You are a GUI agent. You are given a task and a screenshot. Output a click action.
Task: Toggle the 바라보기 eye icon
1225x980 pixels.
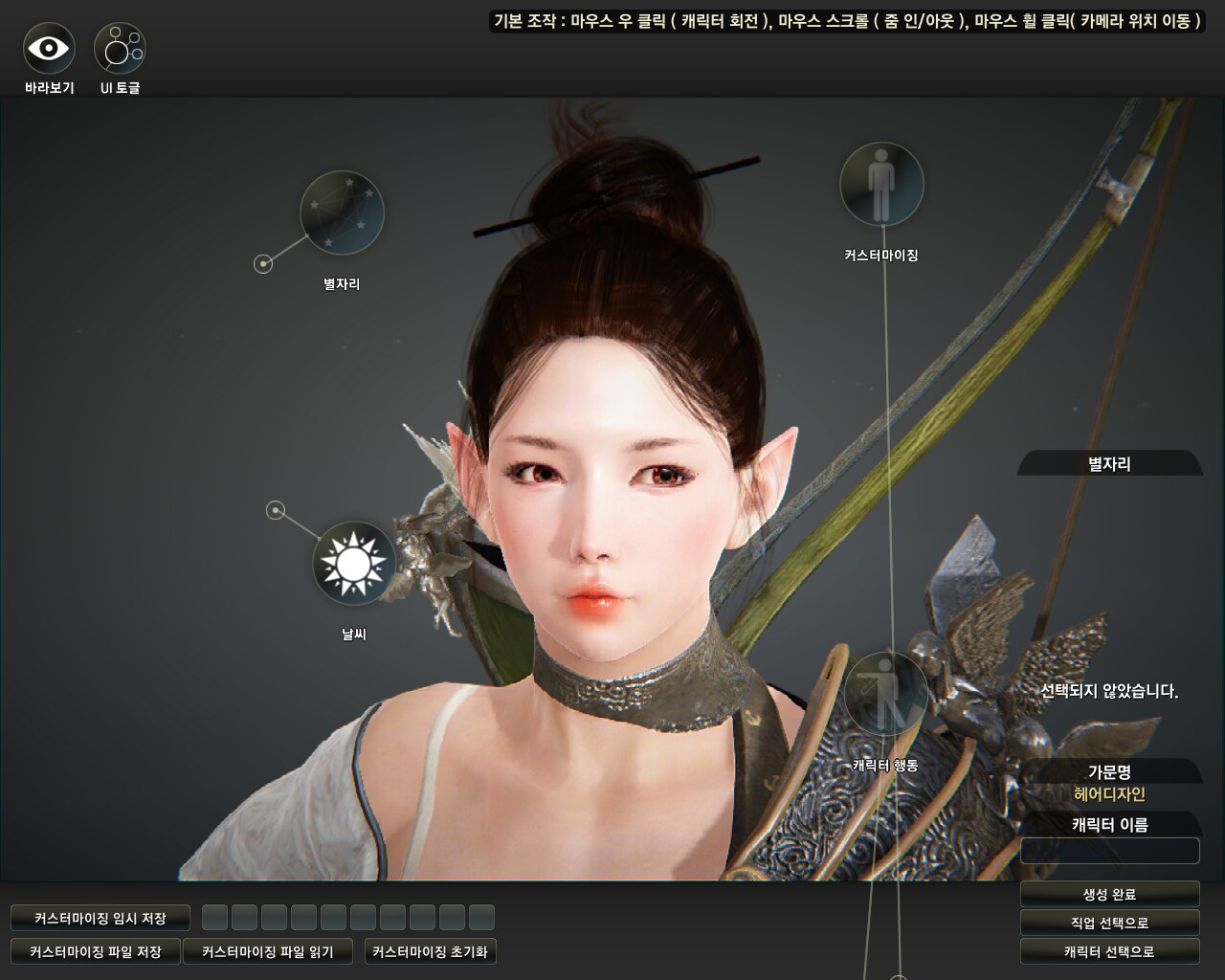(x=49, y=48)
